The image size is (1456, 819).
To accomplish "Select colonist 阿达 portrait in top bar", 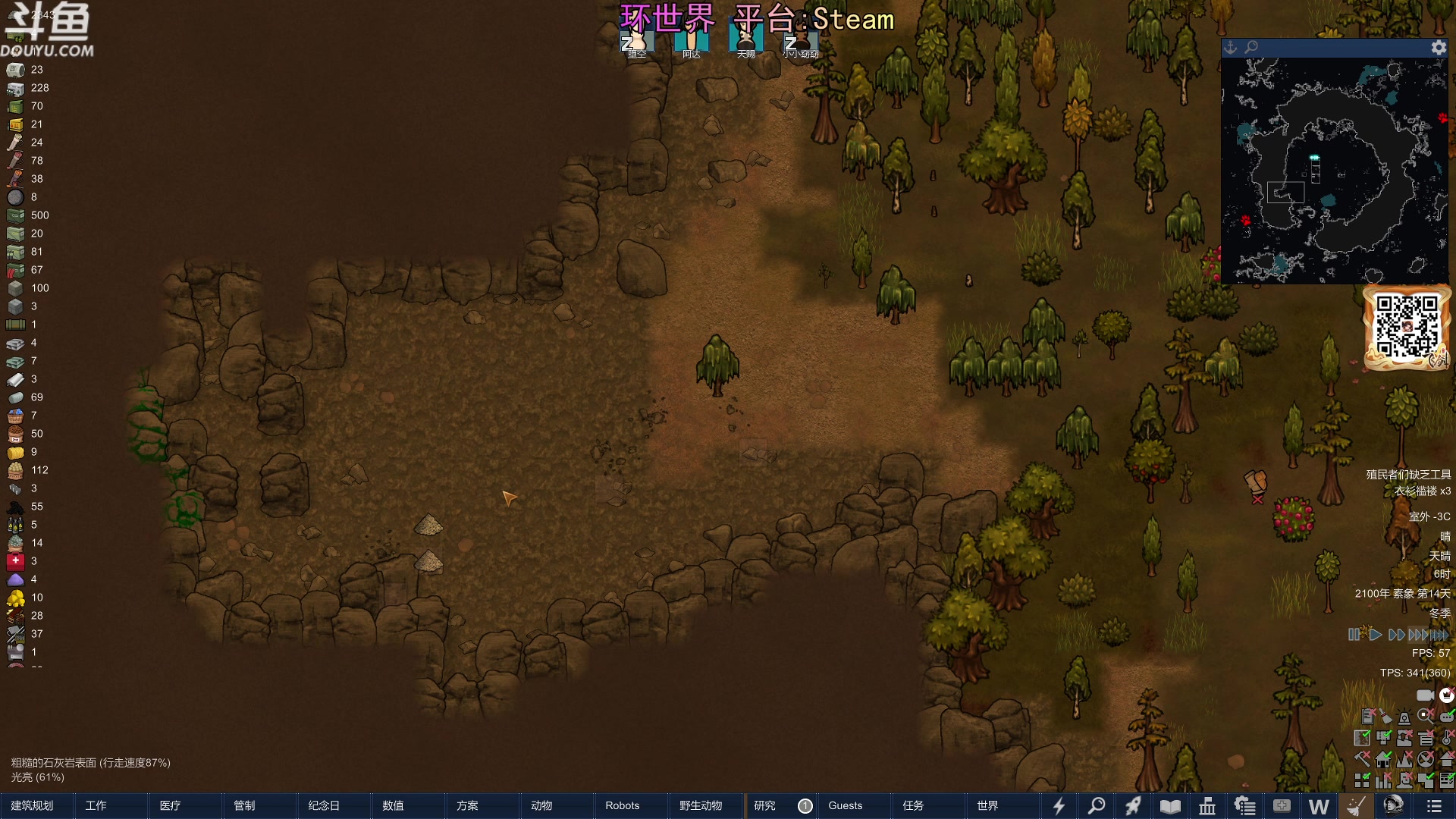I will [x=691, y=39].
